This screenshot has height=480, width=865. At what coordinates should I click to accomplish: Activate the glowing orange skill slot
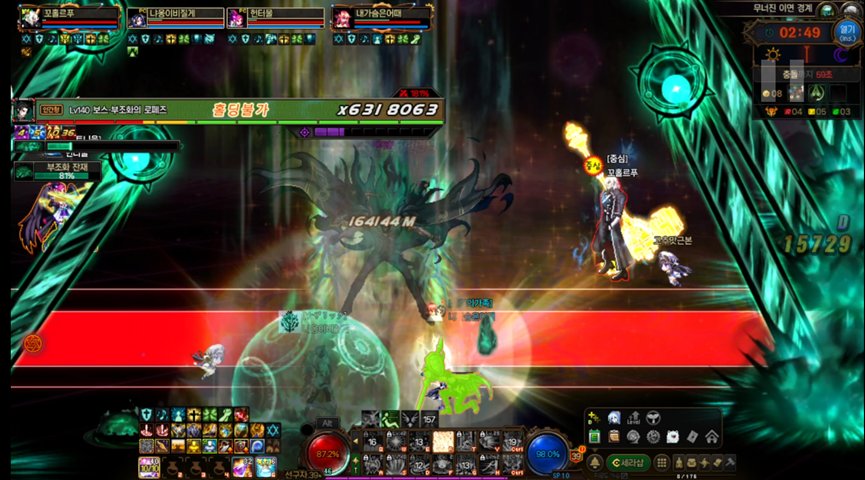(441, 440)
